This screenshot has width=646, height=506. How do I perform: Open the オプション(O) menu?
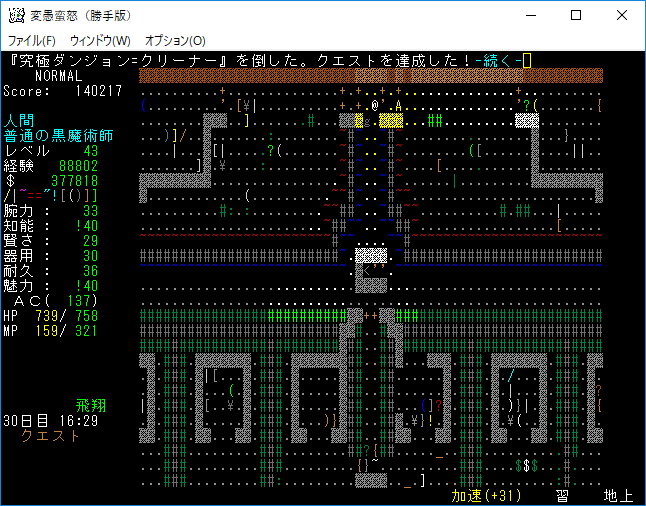[x=175, y=40]
